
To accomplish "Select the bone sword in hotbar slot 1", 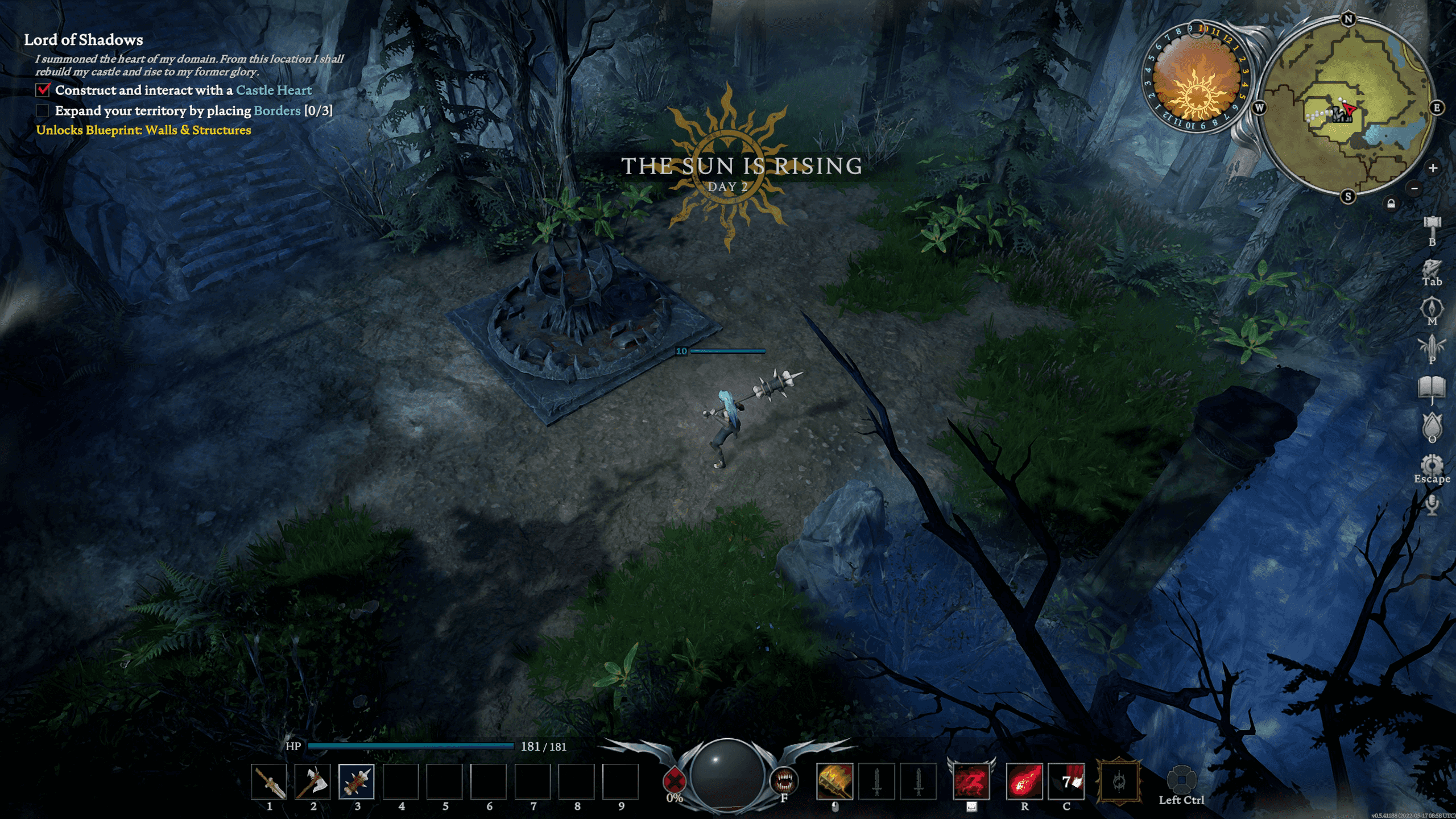I will tap(270, 782).
